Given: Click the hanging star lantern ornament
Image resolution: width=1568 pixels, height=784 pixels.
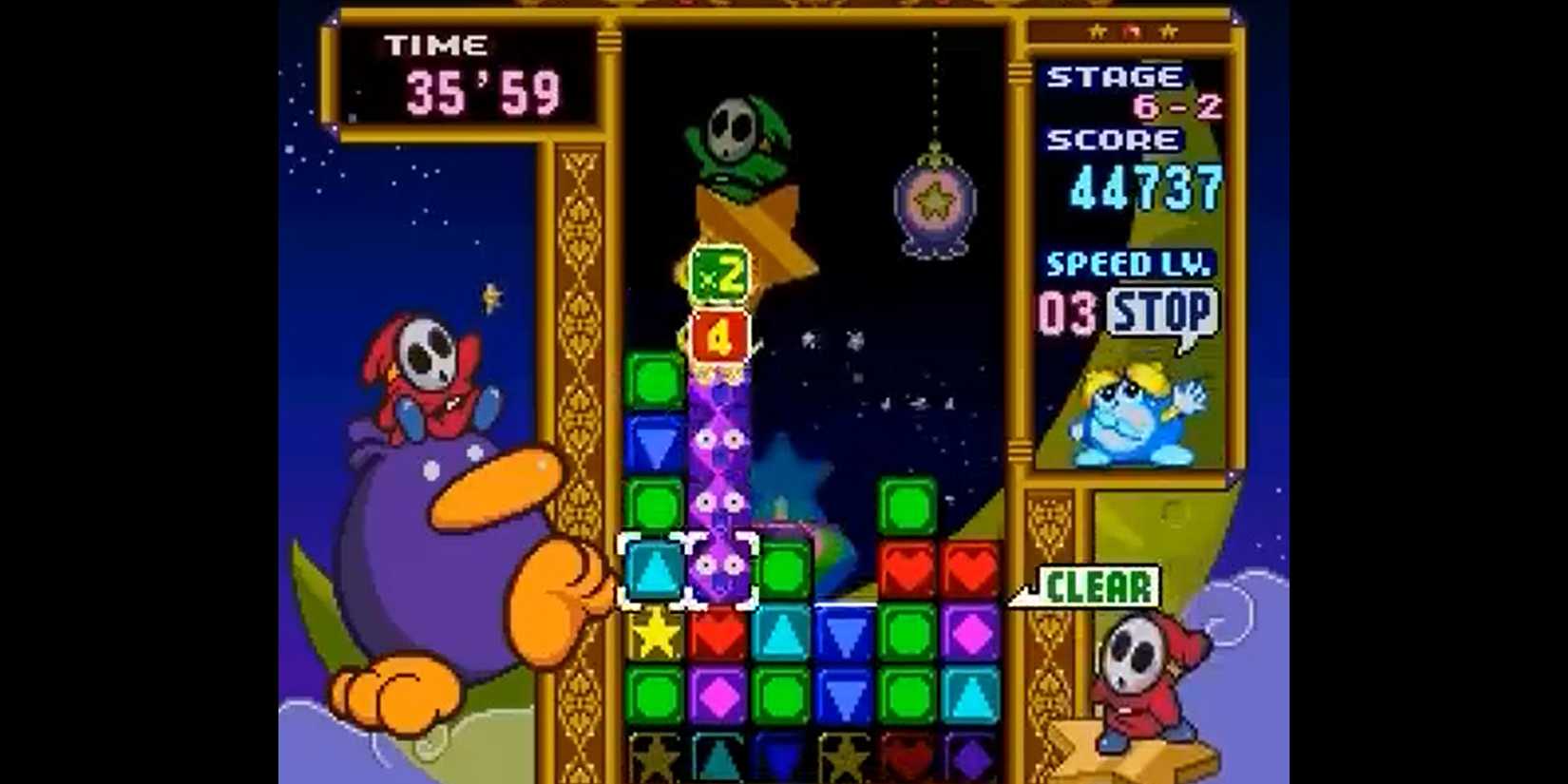Looking at the screenshot, I should pyautogui.click(x=934, y=198).
